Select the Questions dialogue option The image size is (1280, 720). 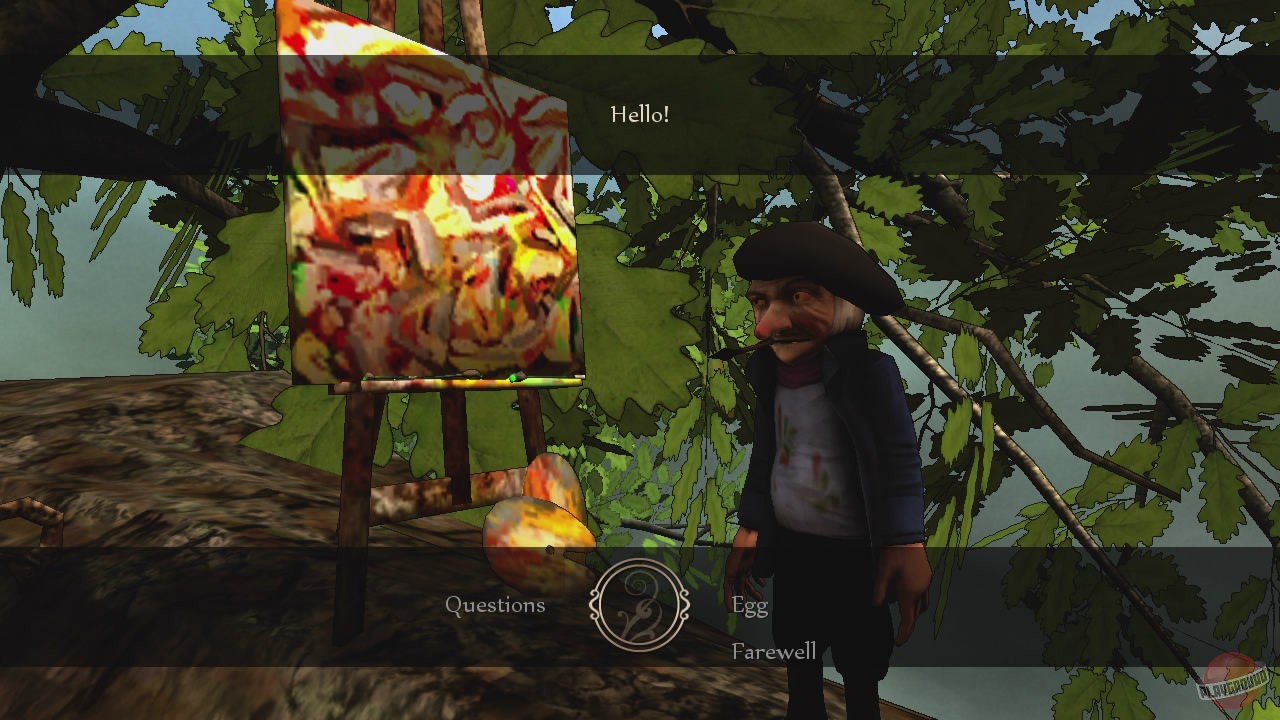coord(497,604)
